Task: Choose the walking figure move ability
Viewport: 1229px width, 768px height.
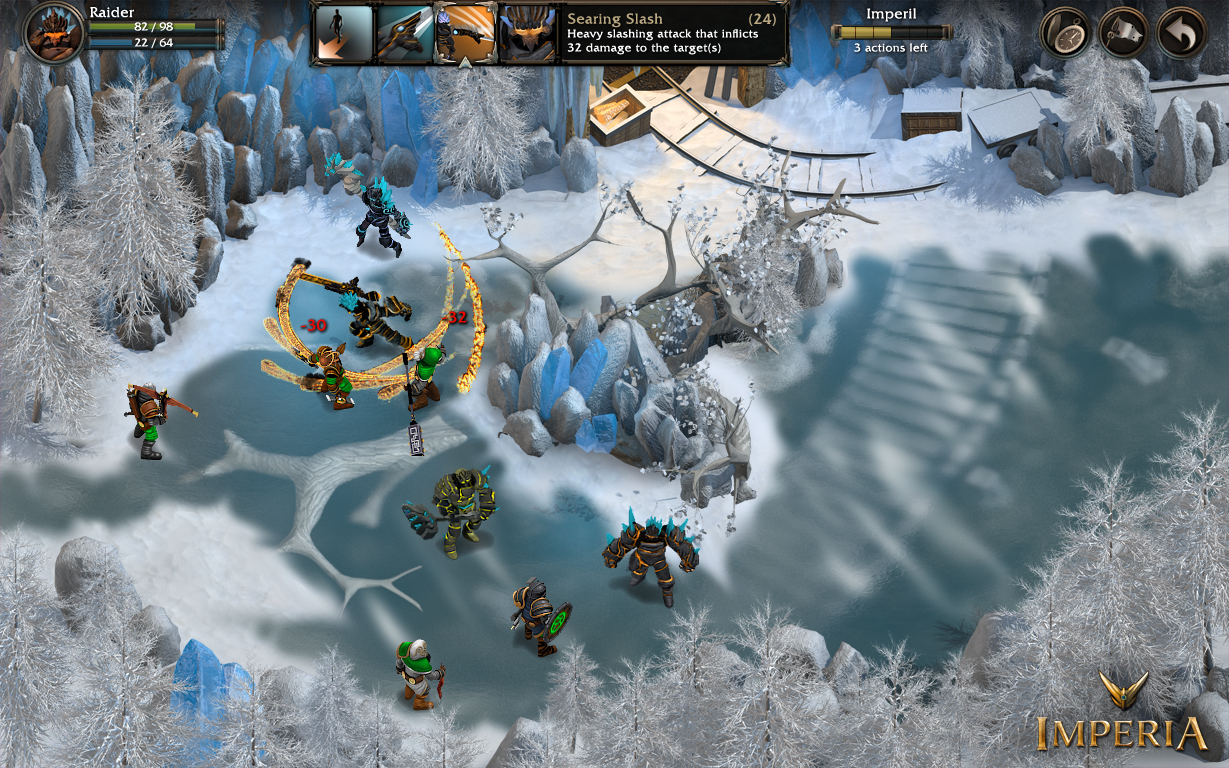Action: pyautogui.click(x=345, y=33)
